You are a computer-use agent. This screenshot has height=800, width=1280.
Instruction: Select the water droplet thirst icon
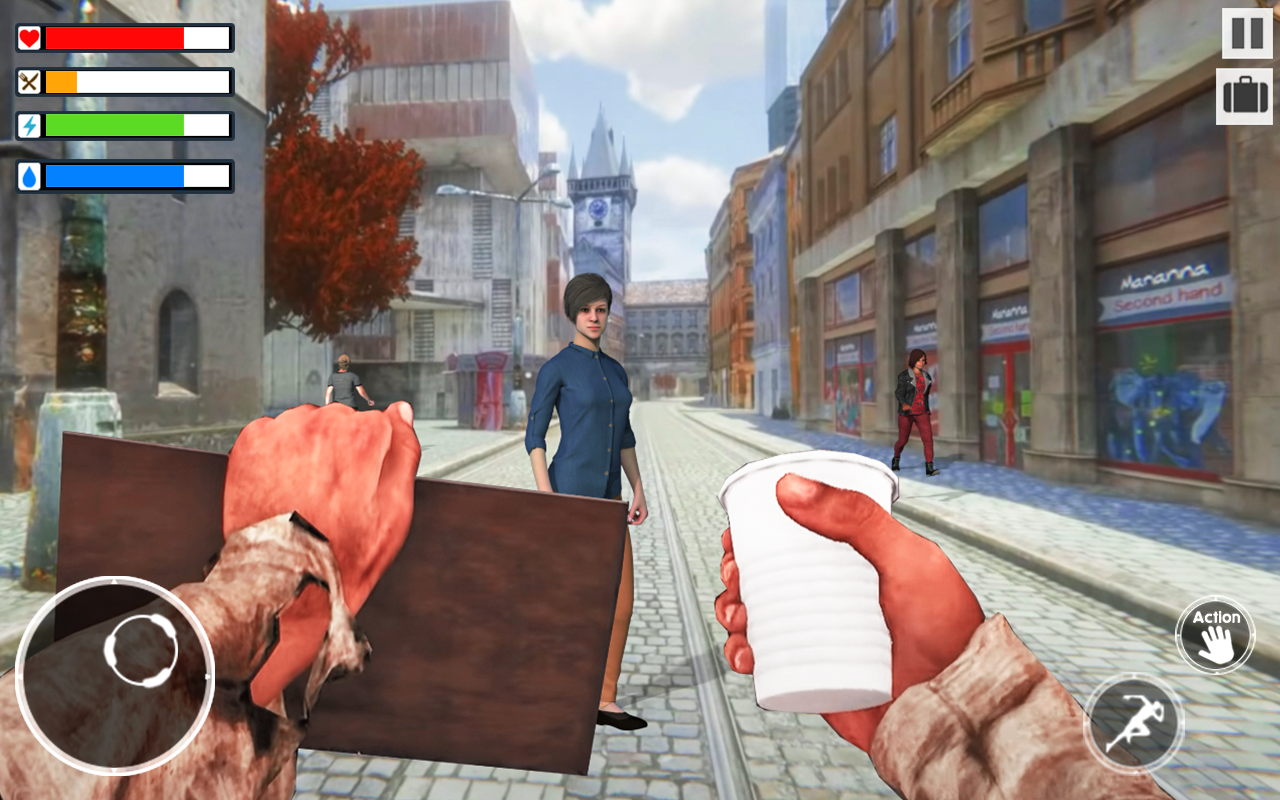coord(30,176)
